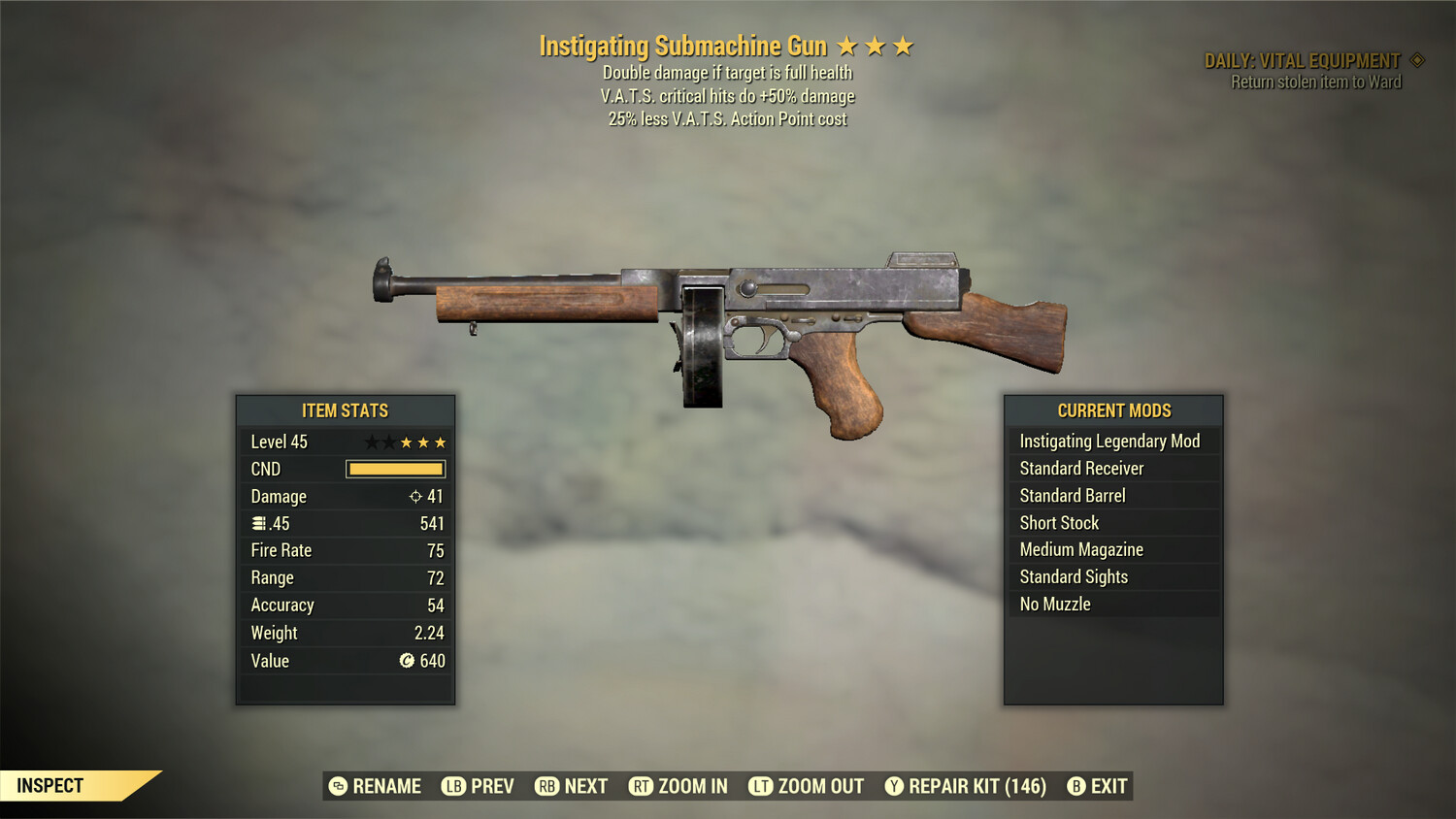
Task: Expand the Medium Magazine mod entry
Action: [1112, 549]
